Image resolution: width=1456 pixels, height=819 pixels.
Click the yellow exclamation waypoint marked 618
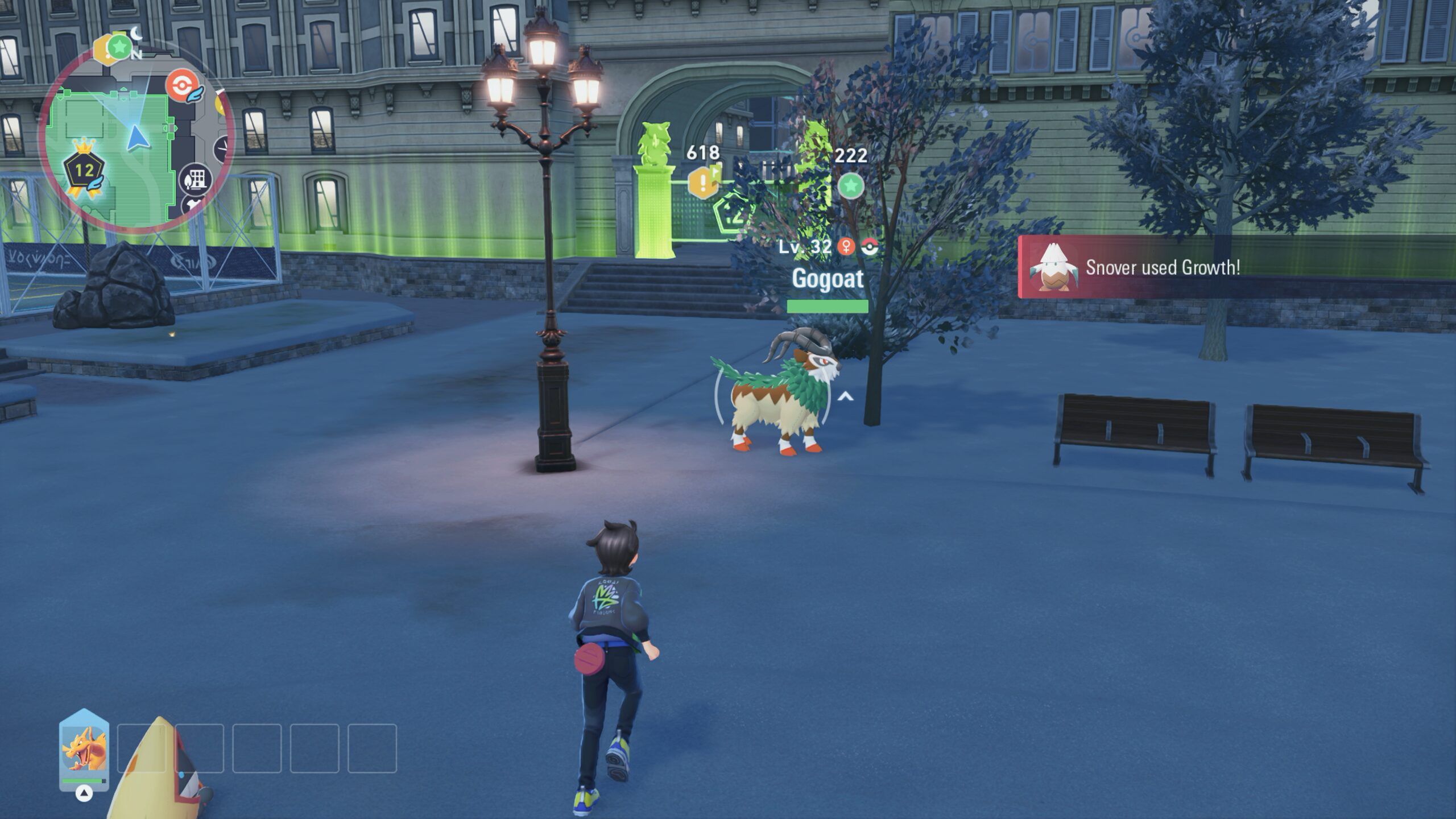point(703,183)
